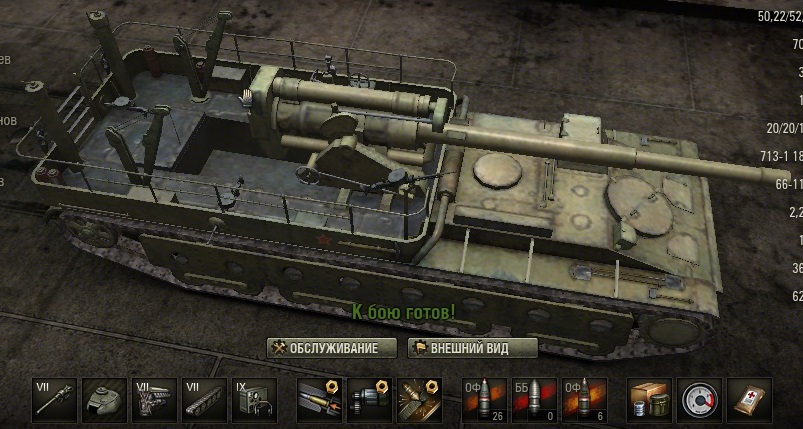Screen dimensions: 803x429
Task: Open the repair kit consumable slot
Action: (x=649, y=400)
